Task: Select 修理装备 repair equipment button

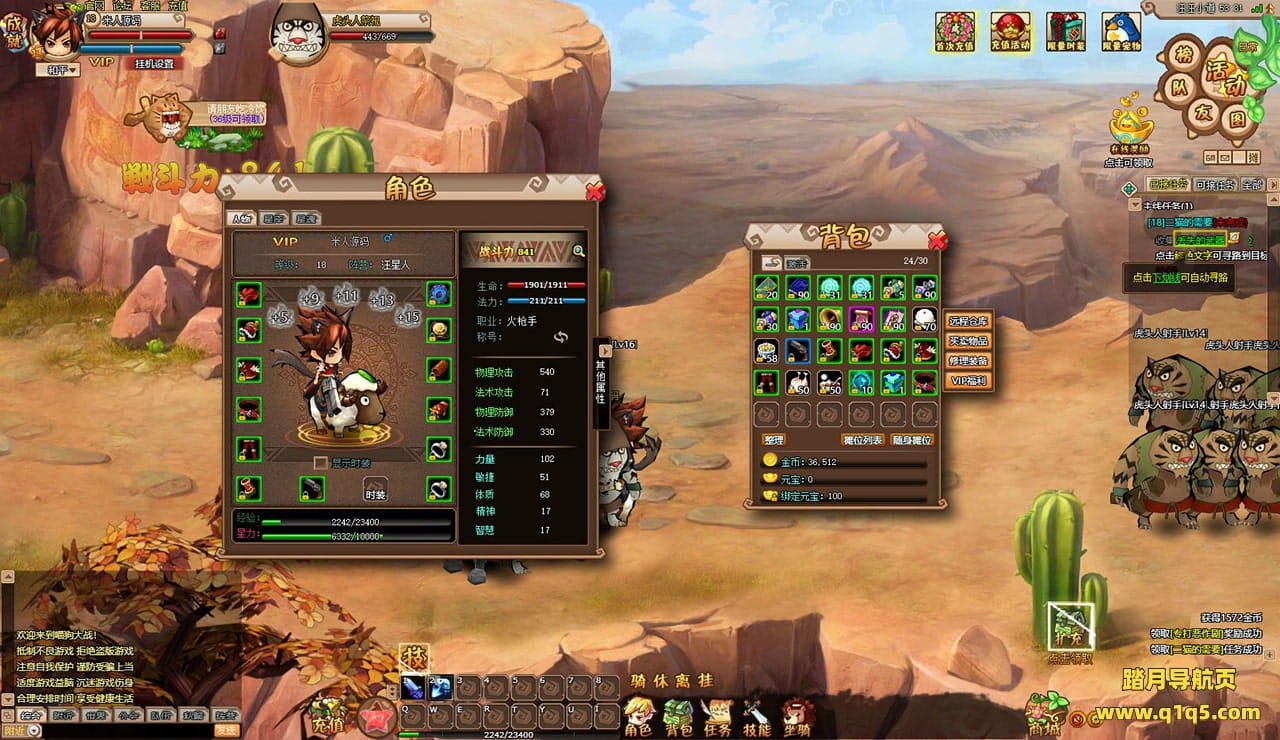Action: (x=968, y=361)
